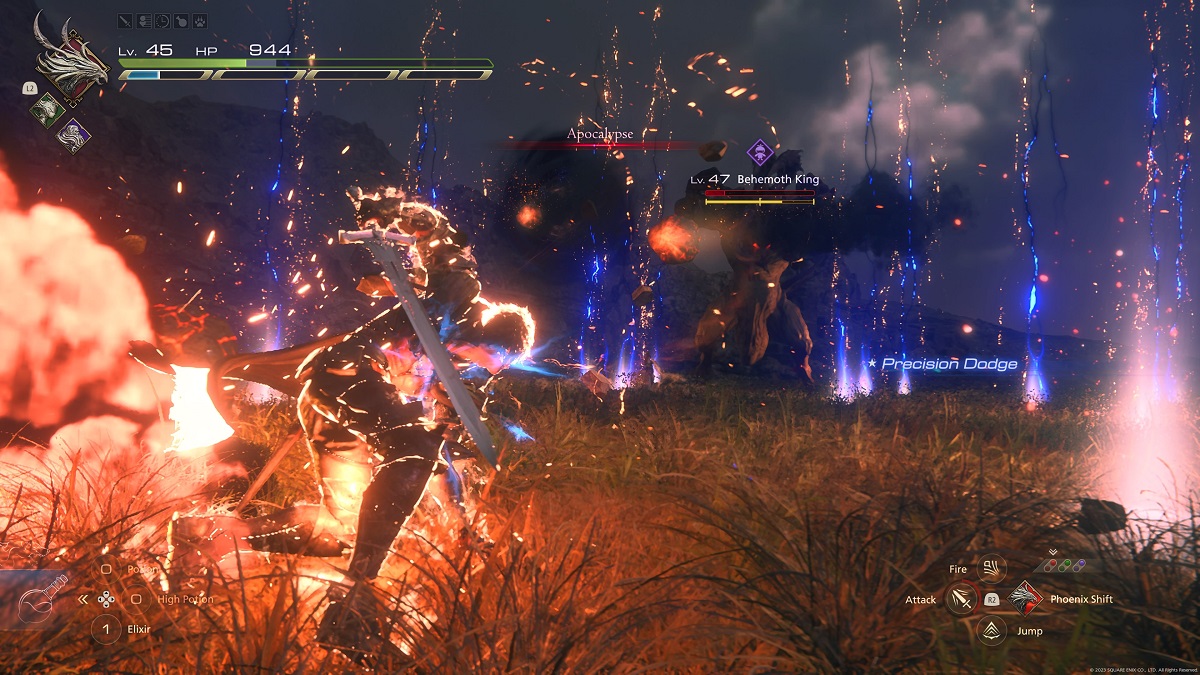Screen dimensions: 1200x675
Task: Select the purple Behemoth King target marker
Action: coord(762,153)
